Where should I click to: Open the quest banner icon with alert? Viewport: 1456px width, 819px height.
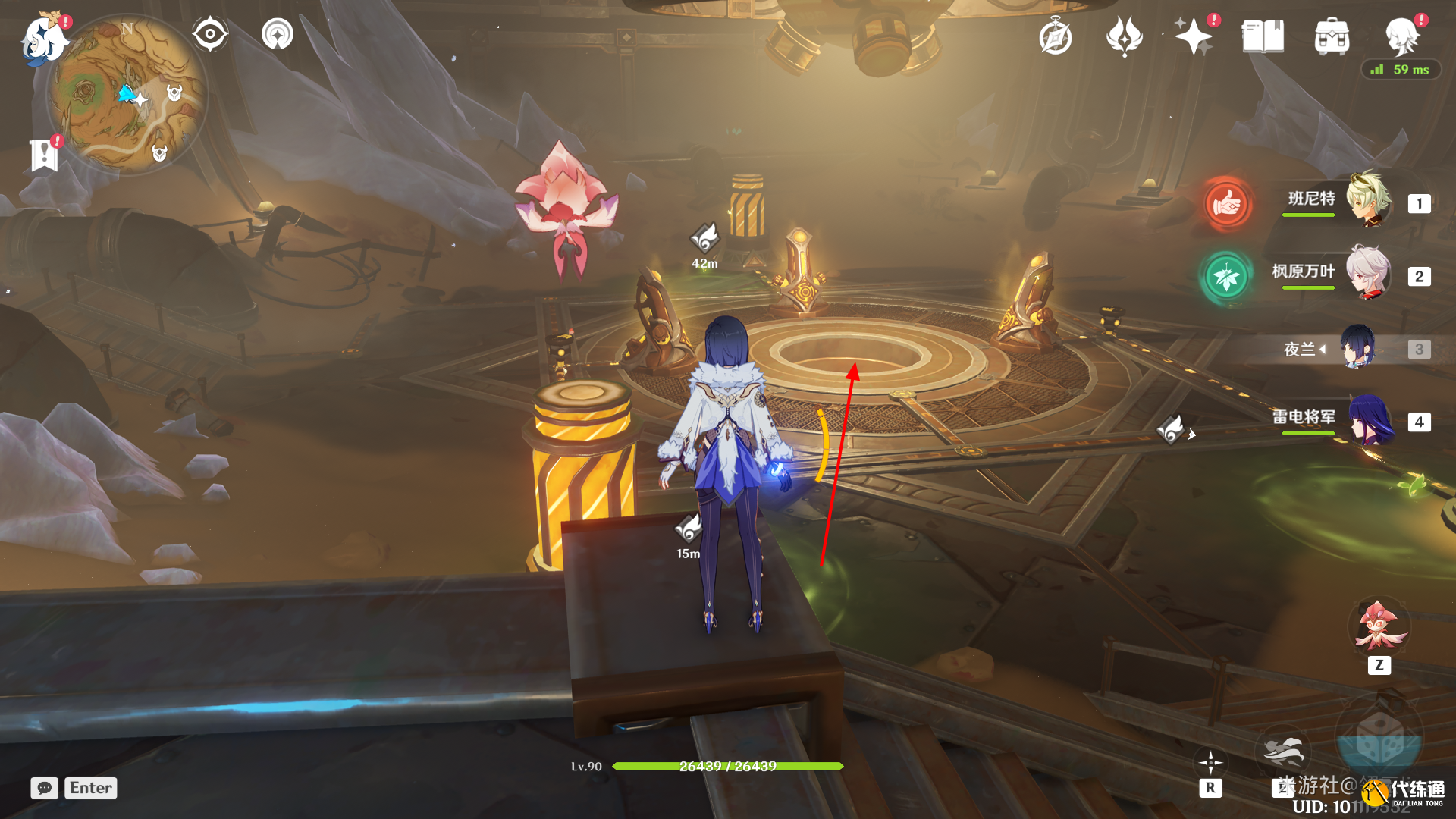[45, 155]
